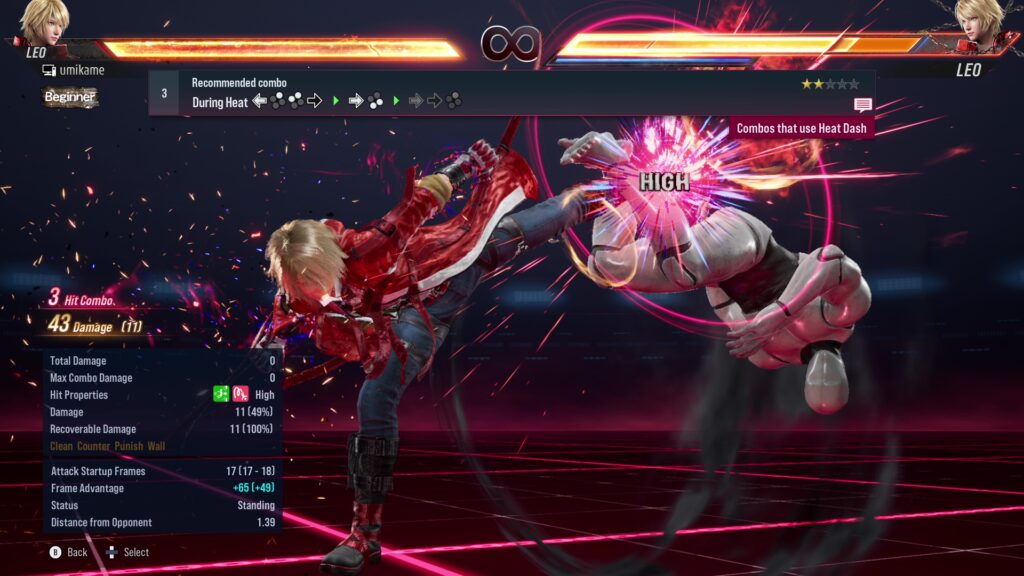Open the Combos that use Heat Dash note

(x=802, y=128)
